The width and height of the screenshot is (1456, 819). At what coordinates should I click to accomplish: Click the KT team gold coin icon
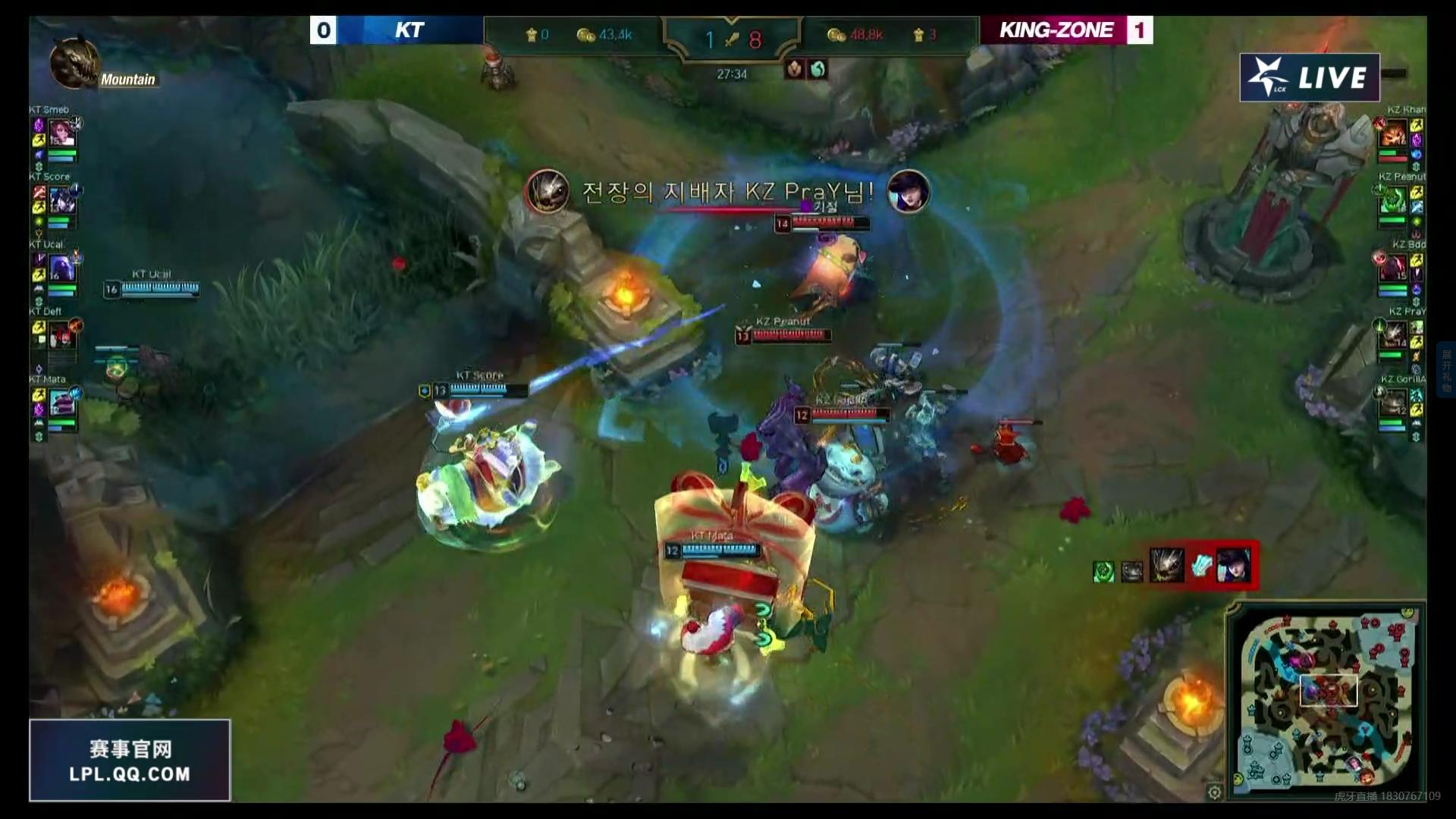pyautogui.click(x=584, y=33)
